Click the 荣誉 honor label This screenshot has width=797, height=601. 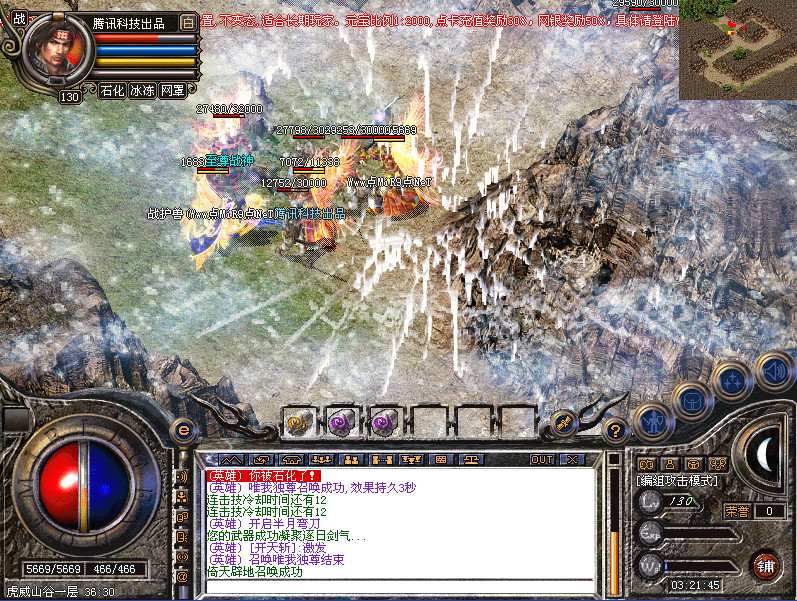[x=737, y=511]
